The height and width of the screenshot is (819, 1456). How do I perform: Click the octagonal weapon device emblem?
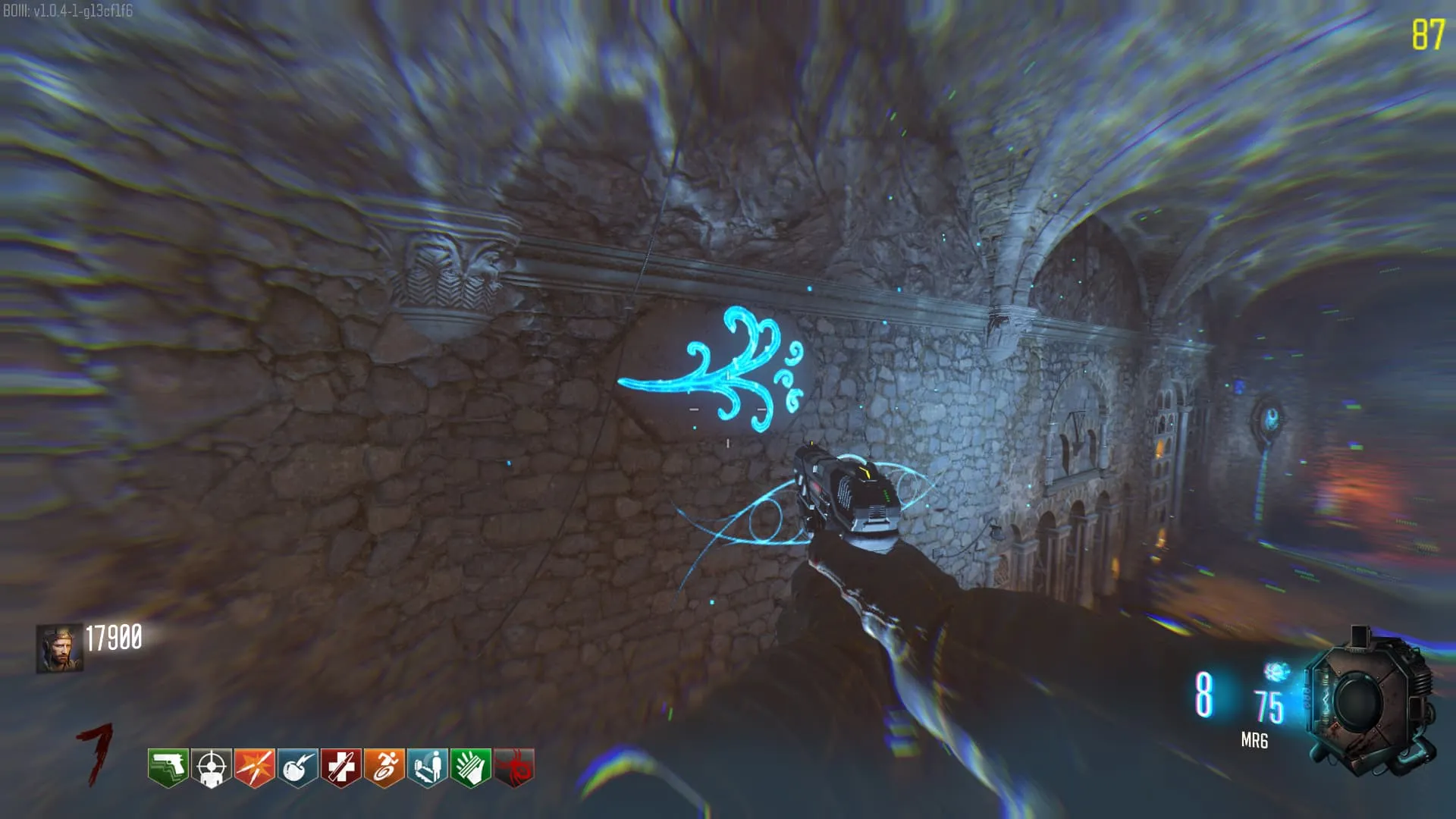point(1369,701)
